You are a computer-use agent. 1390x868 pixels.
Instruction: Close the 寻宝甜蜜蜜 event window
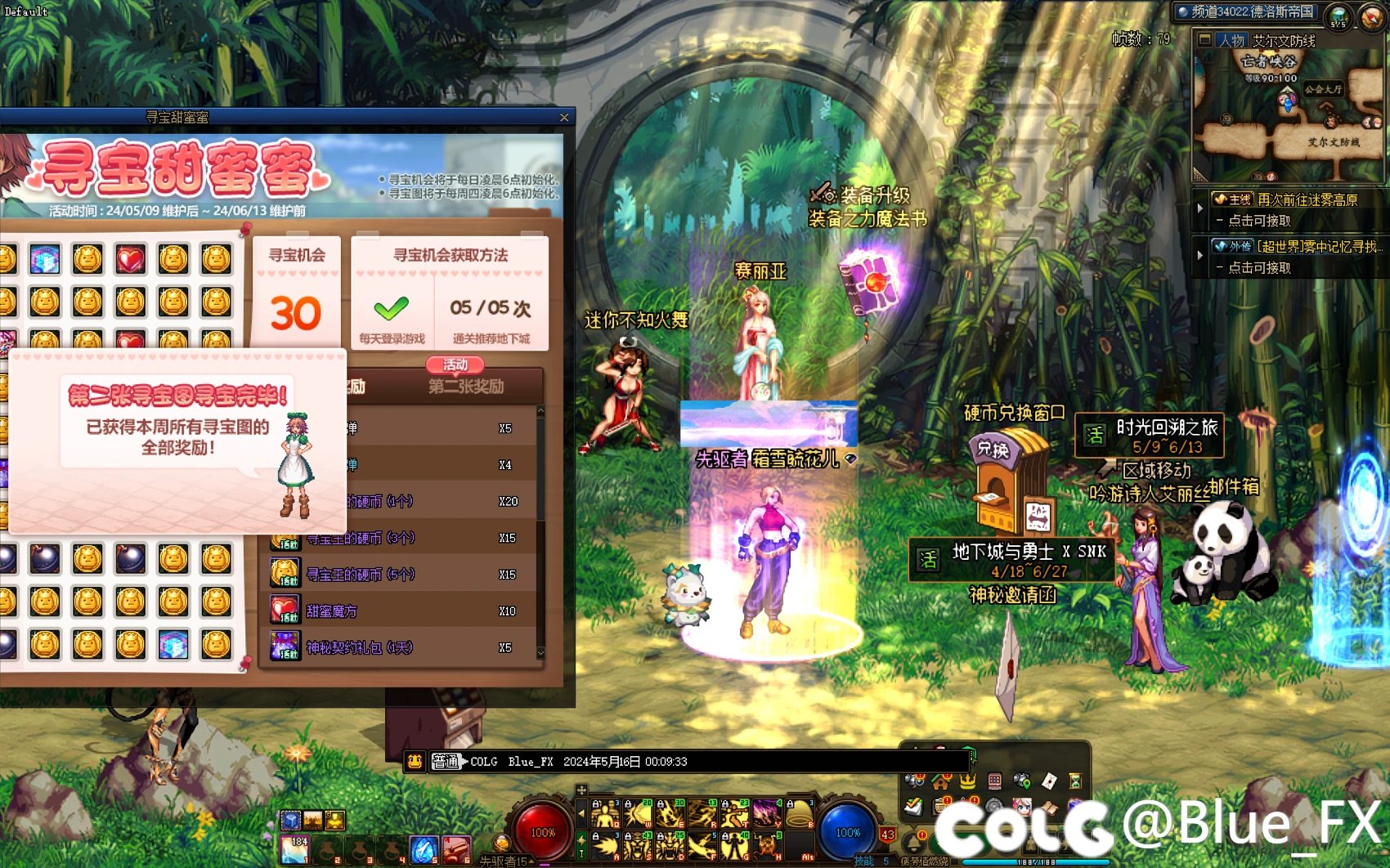(x=563, y=118)
